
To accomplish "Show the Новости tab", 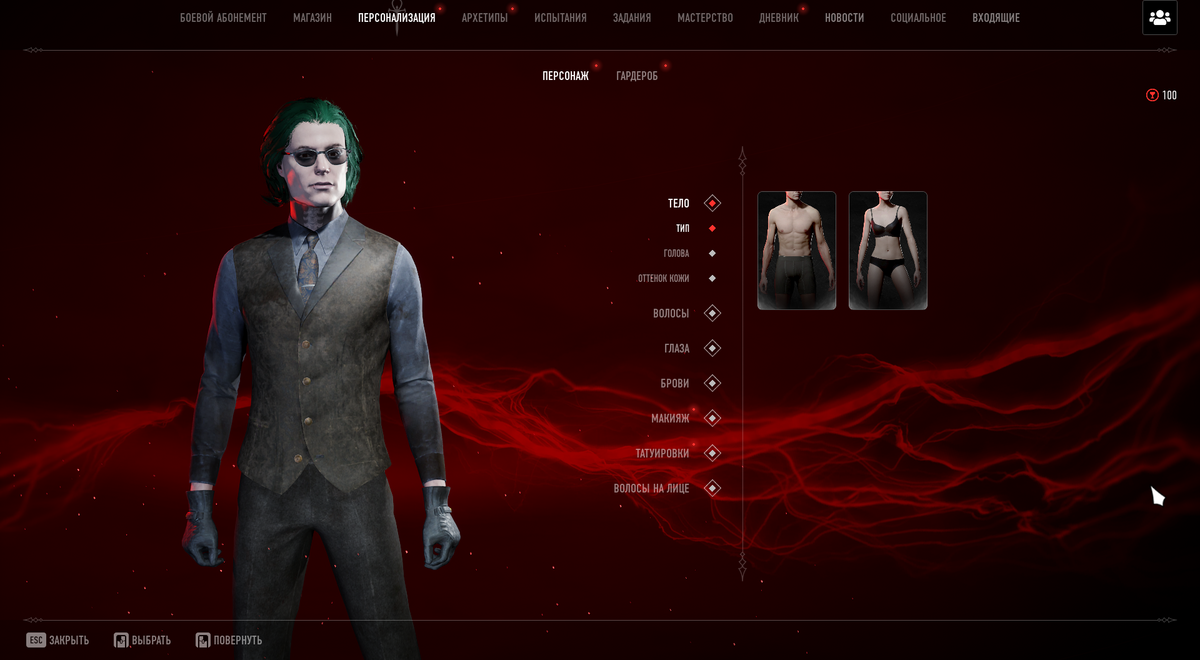I will tap(844, 18).
